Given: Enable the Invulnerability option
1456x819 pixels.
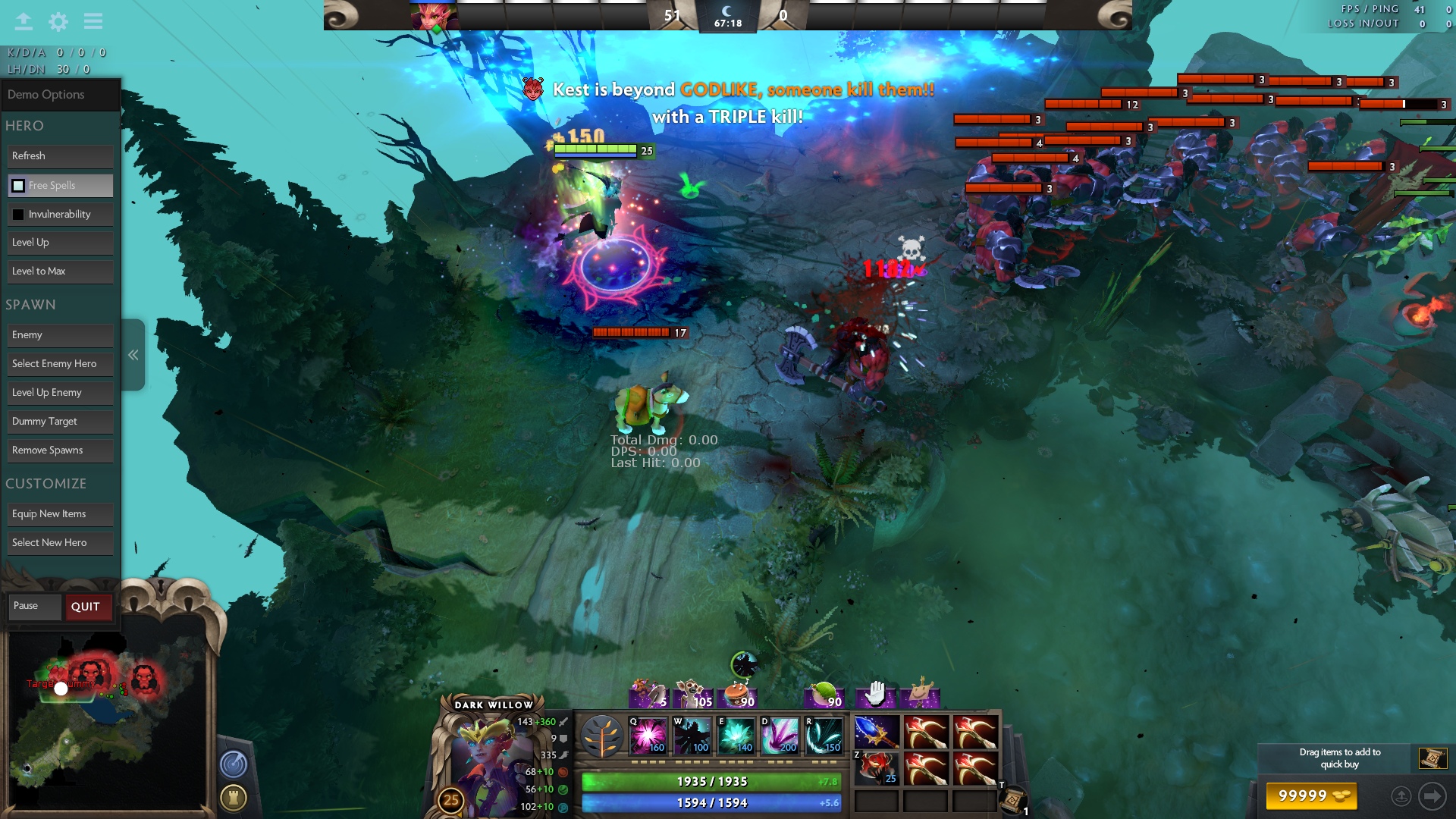Looking at the screenshot, I should point(18,215).
